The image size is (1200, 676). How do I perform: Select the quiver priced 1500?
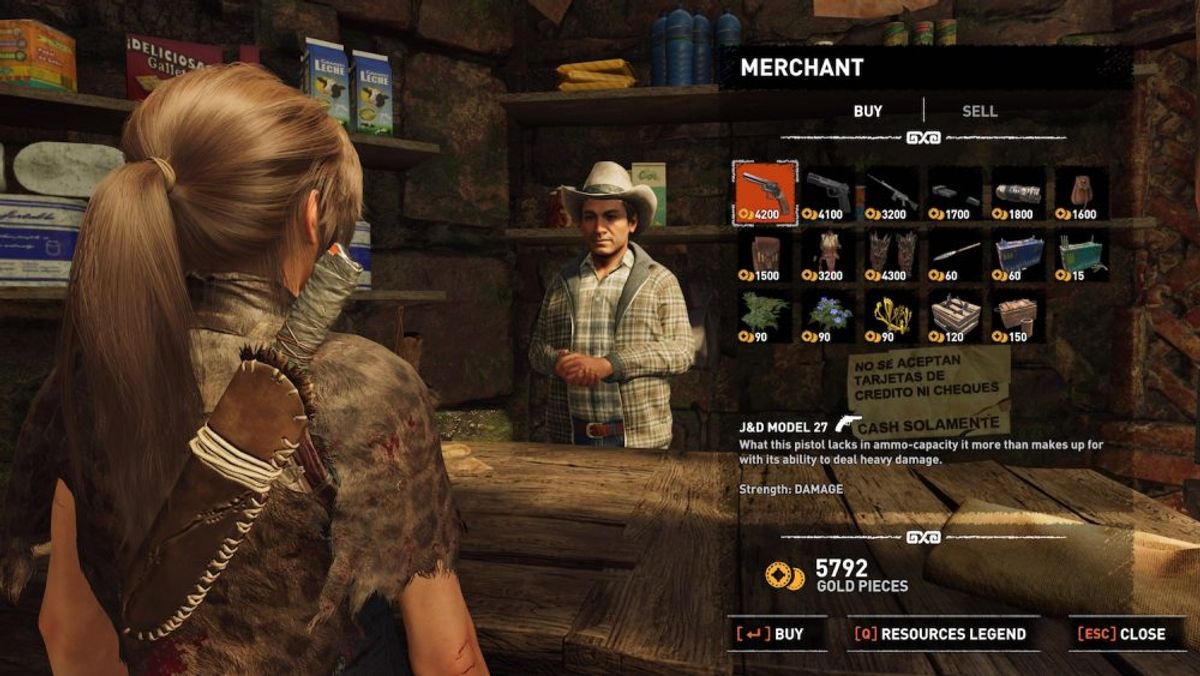click(765, 254)
